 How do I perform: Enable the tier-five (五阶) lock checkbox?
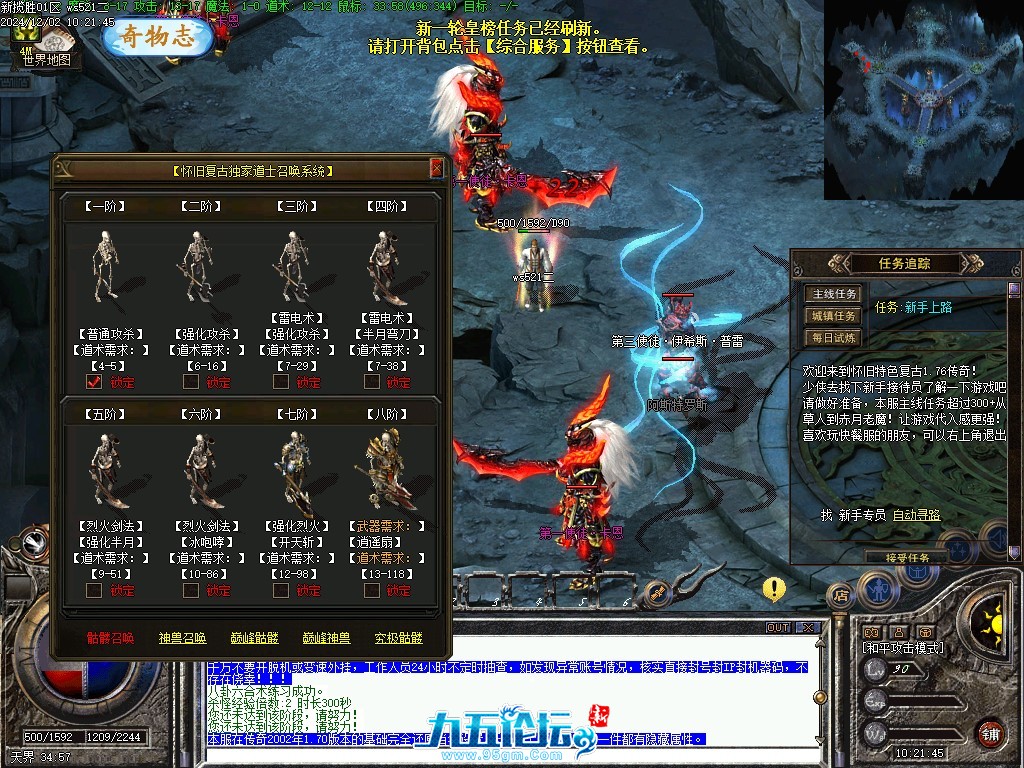coord(95,590)
